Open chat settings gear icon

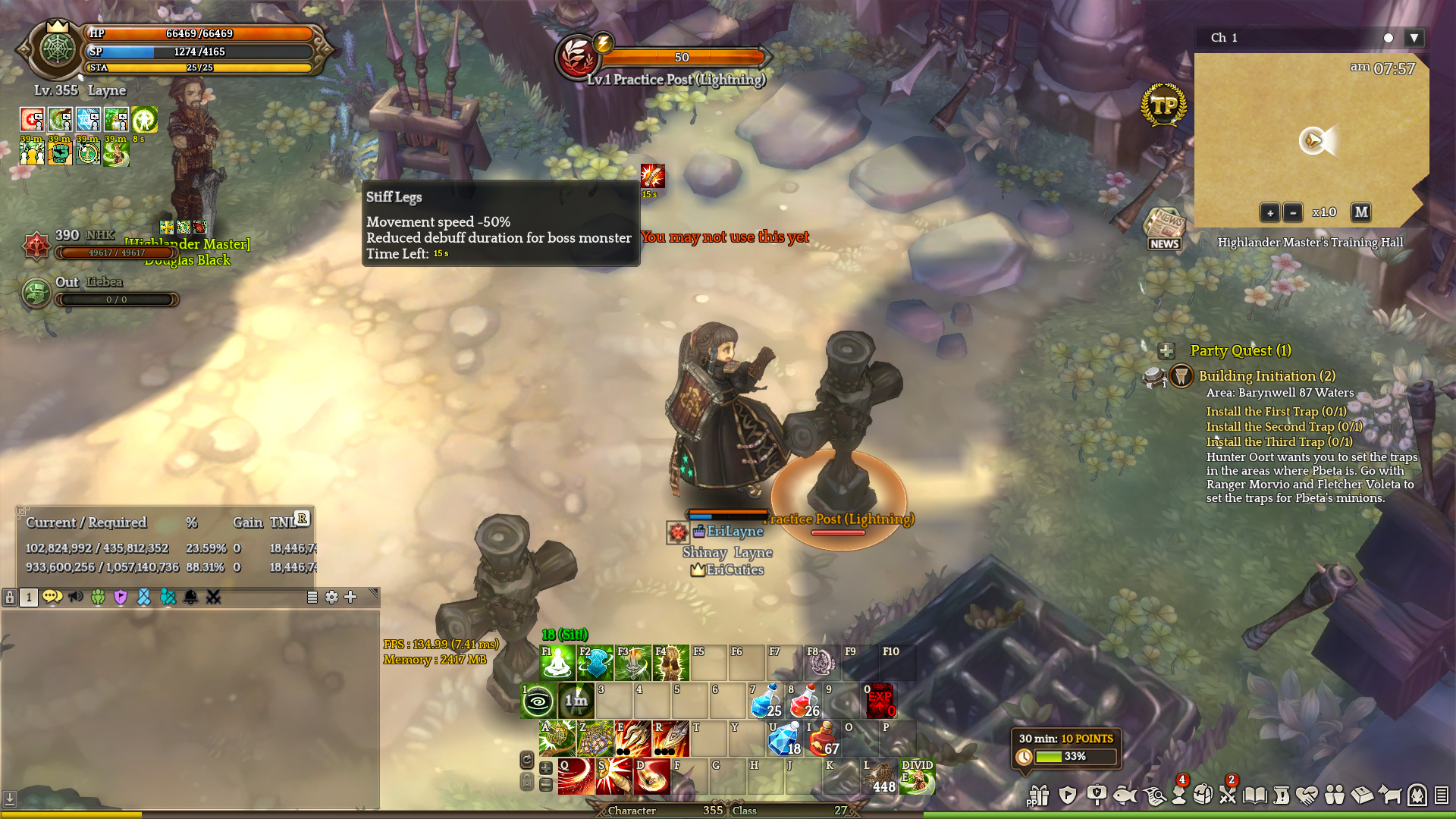[331, 598]
